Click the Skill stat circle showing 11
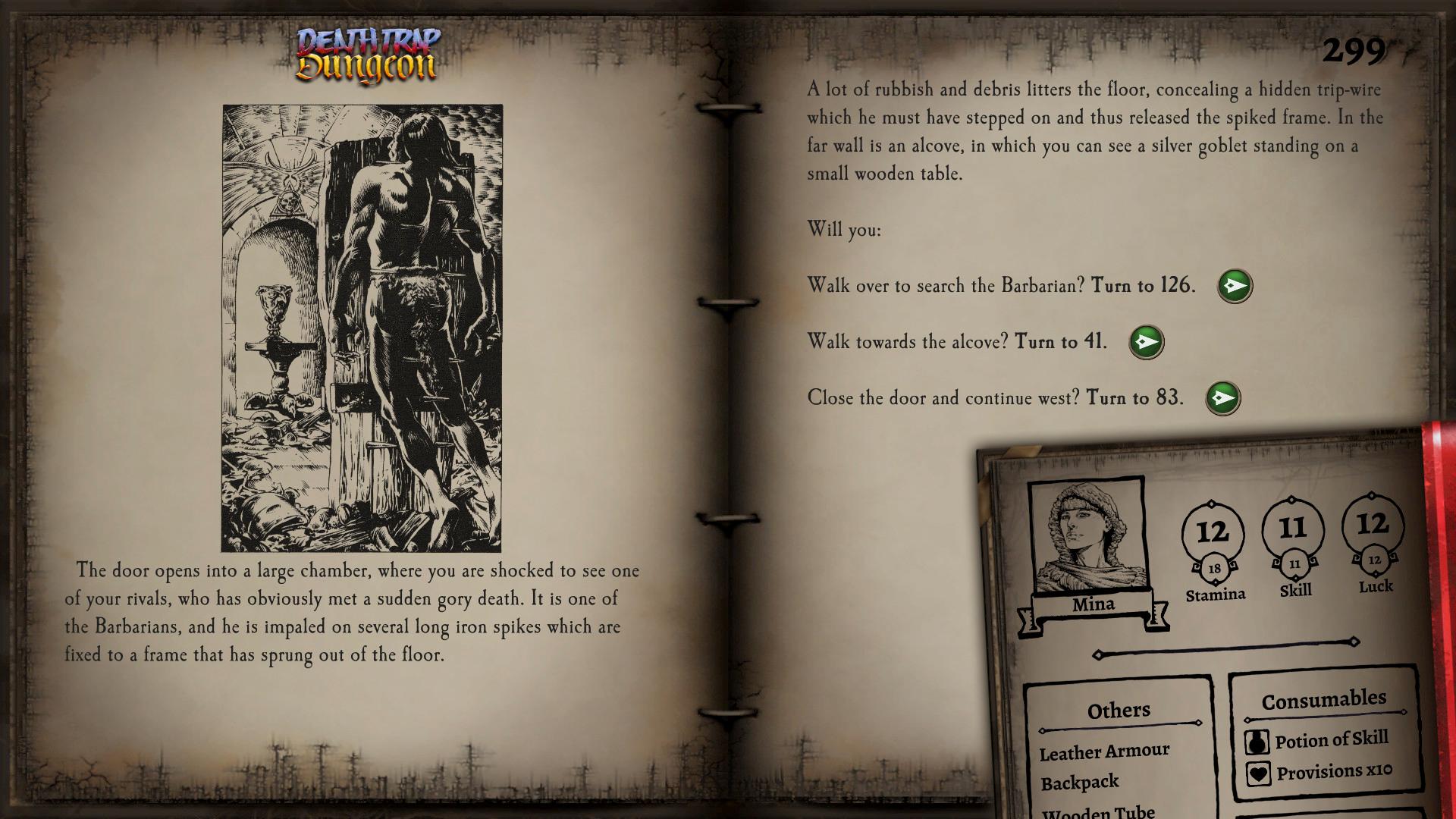This screenshot has height=819, width=1456. (x=1294, y=530)
